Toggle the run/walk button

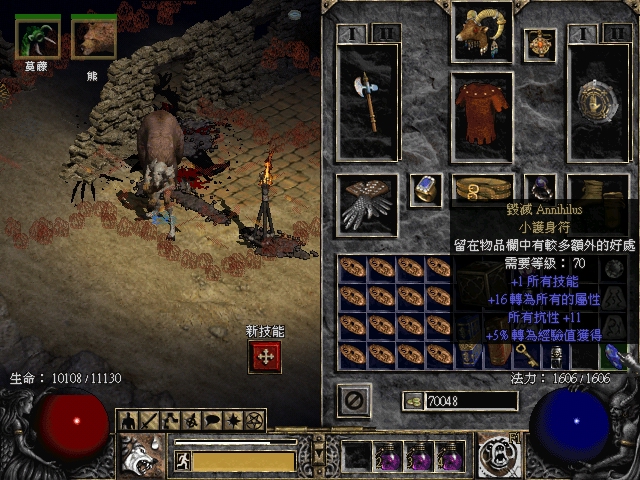pos(182,460)
